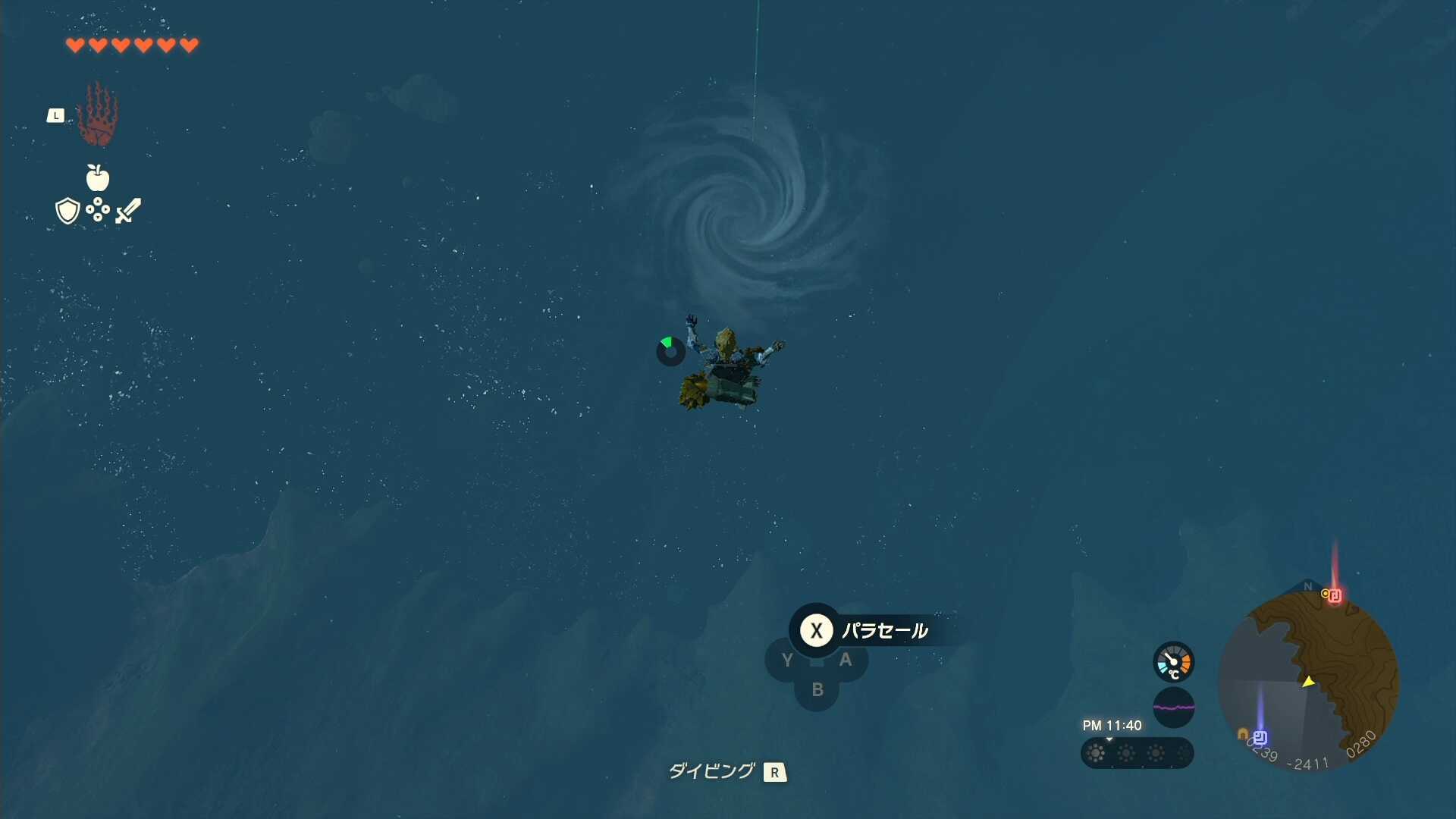Click the green stamina wheel gauge
The height and width of the screenshot is (819, 1456).
pyautogui.click(x=670, y=351)
